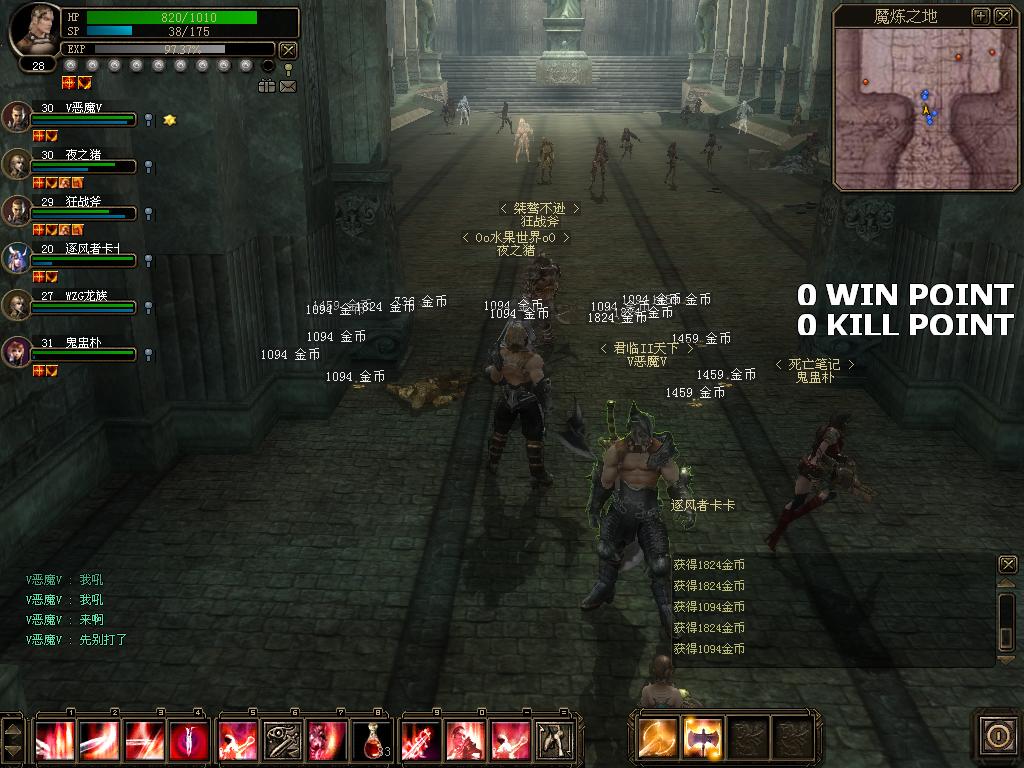Select party member WZG龙族

pyautogui.click(x=17, y=304)
